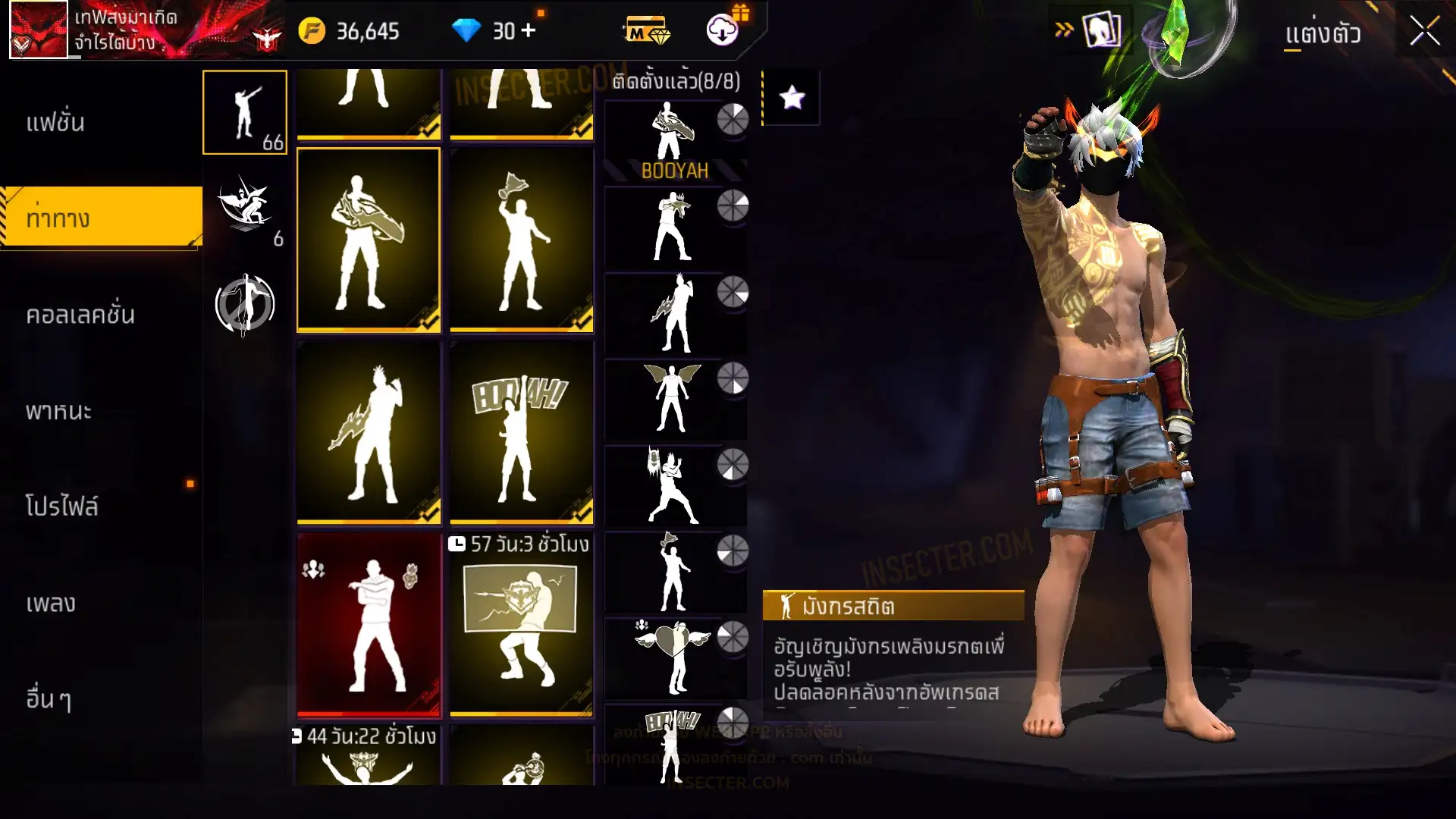Choose the trophy-raising emote tile
Viewport: 1456px width, 819px height.
522,240
